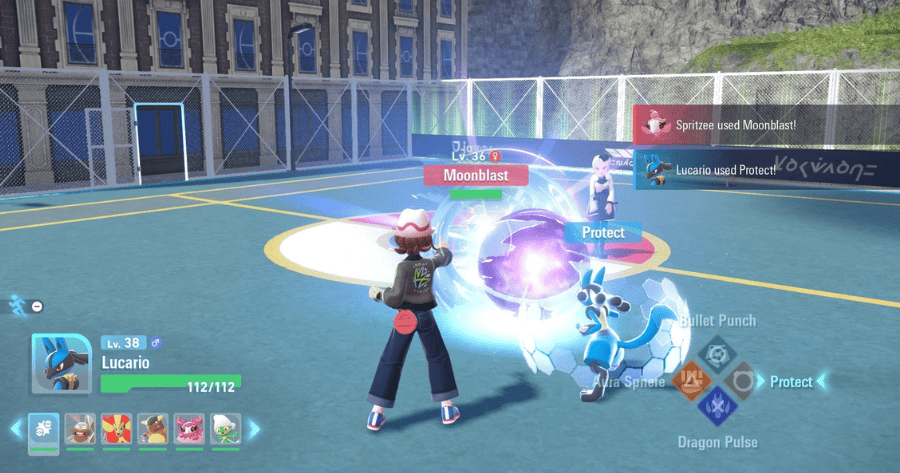Pick the brown horned Pokémon in the party
Screen dimensions: 900x473
click(153, 429)
